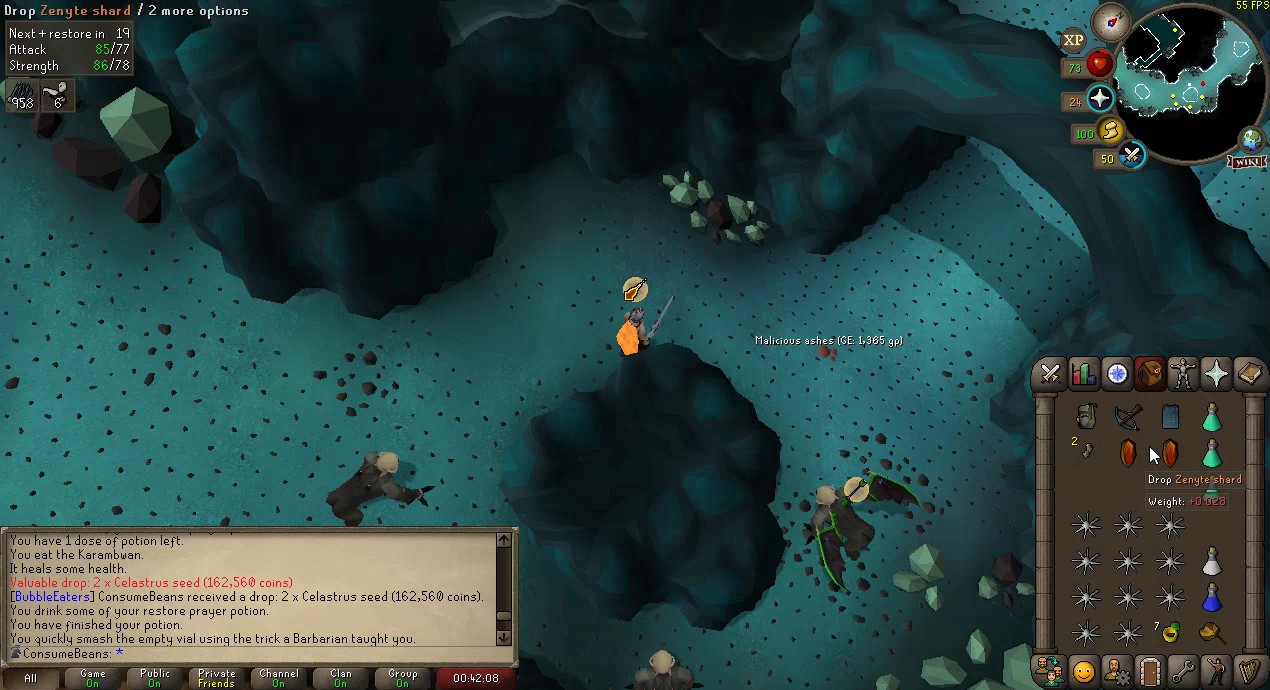The height and width of the screenshot is (690, 1270).
Task: Click the compass to face north
Action: pos(1110,20)
